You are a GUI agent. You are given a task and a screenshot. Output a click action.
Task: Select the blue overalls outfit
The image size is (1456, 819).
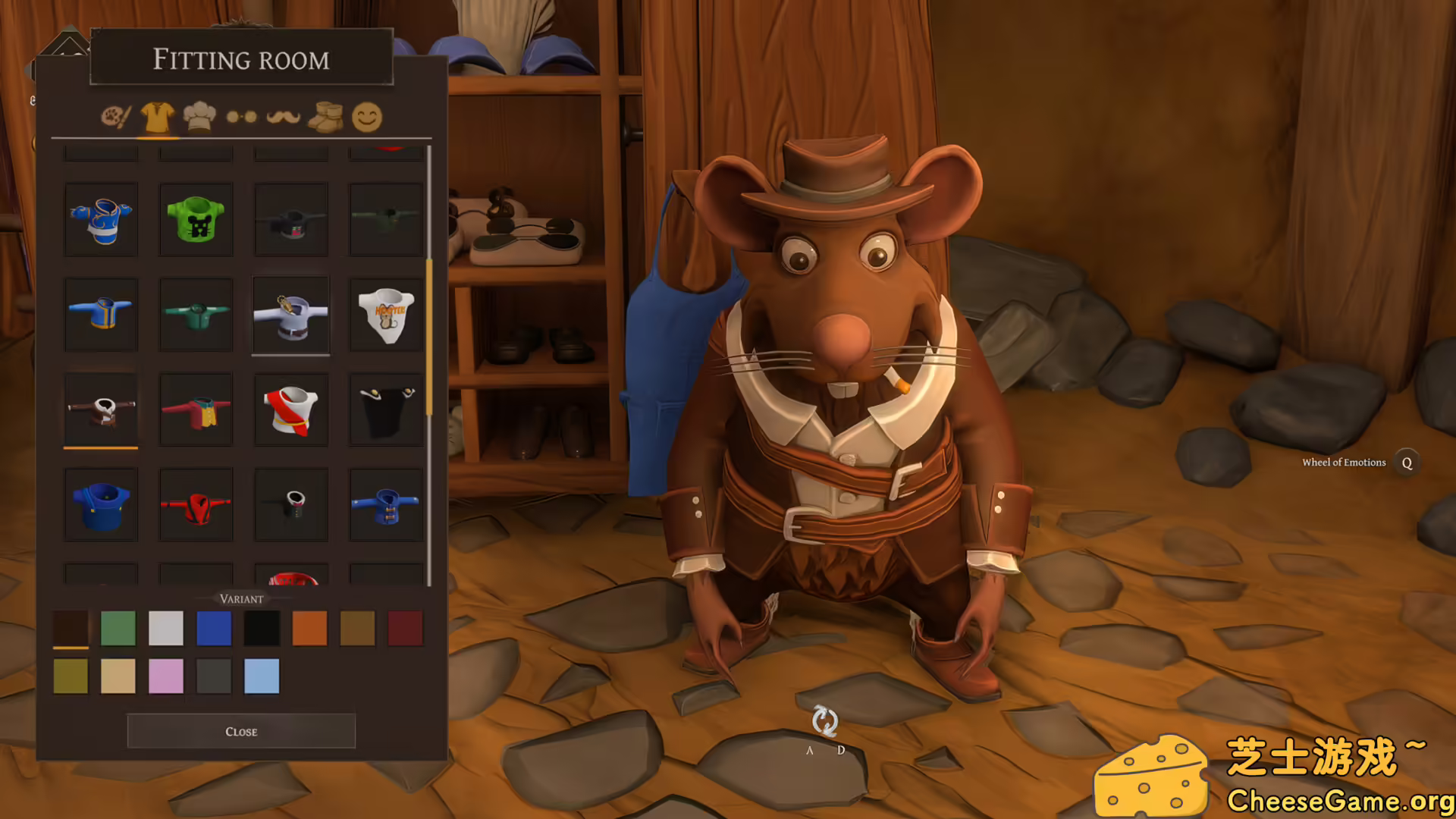[x=101, y=505]
